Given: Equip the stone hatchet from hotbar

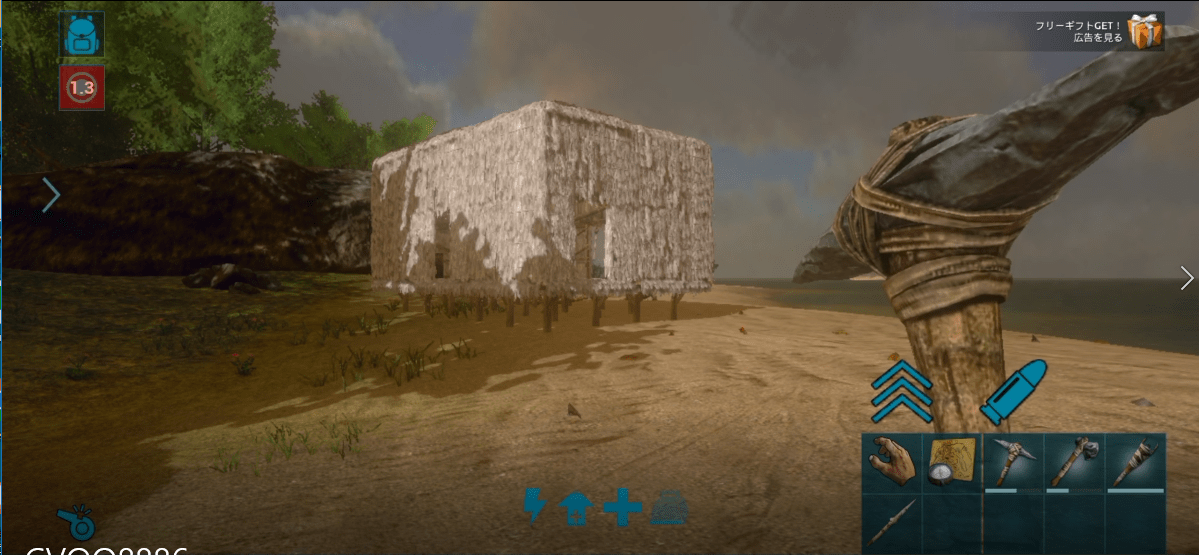Looking at the screenshot, I should tap(1074, 463).
